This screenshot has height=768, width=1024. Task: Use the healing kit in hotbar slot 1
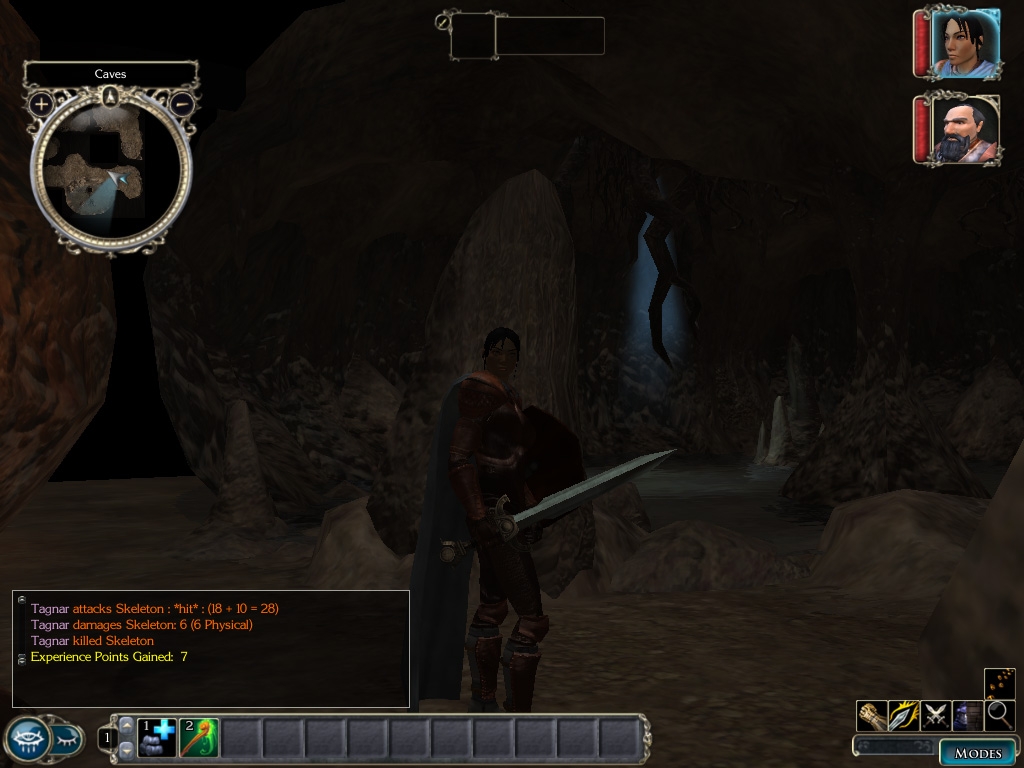tap(157, 738)
